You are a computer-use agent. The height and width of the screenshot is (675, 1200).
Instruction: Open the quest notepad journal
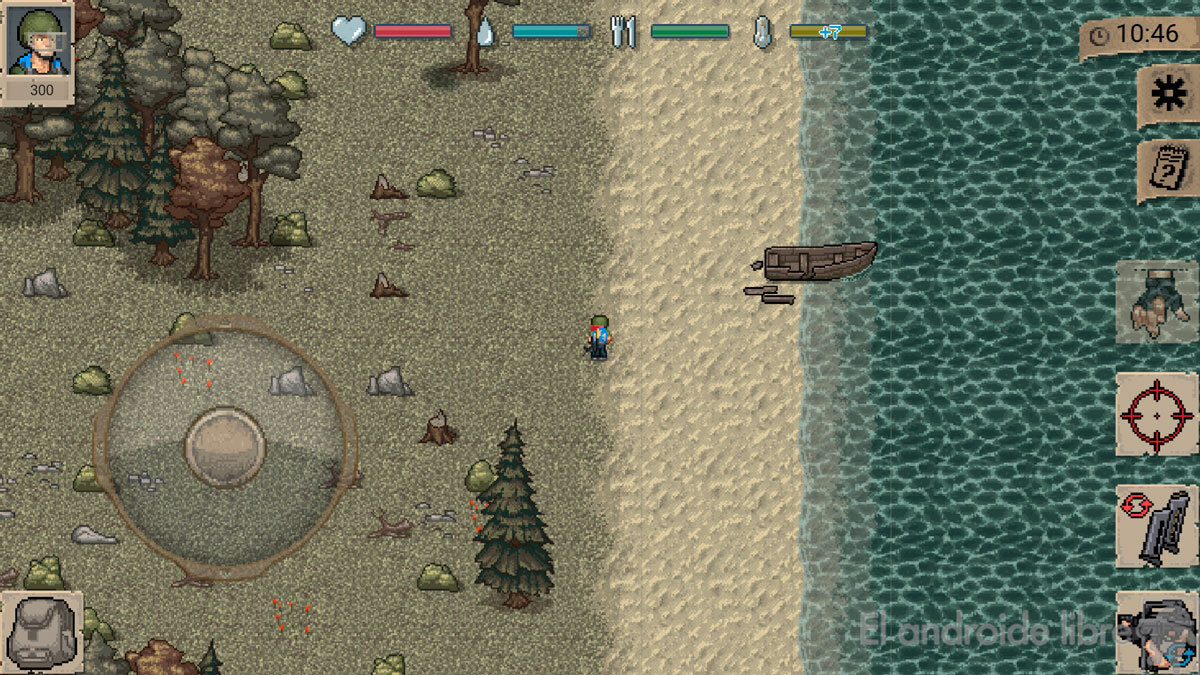pyautogui.click(x=1166, y=171)
